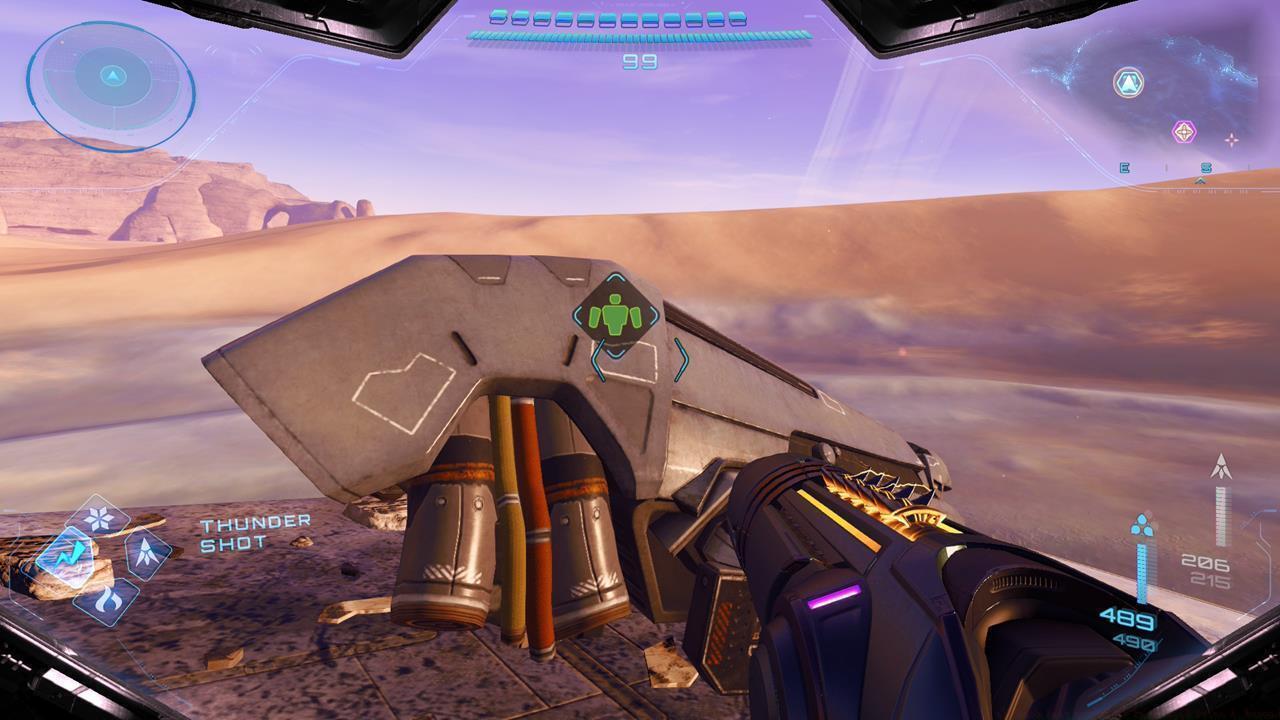Select the rocket ammo icon
The image size is (1280, 720).
tap(146, 551)
